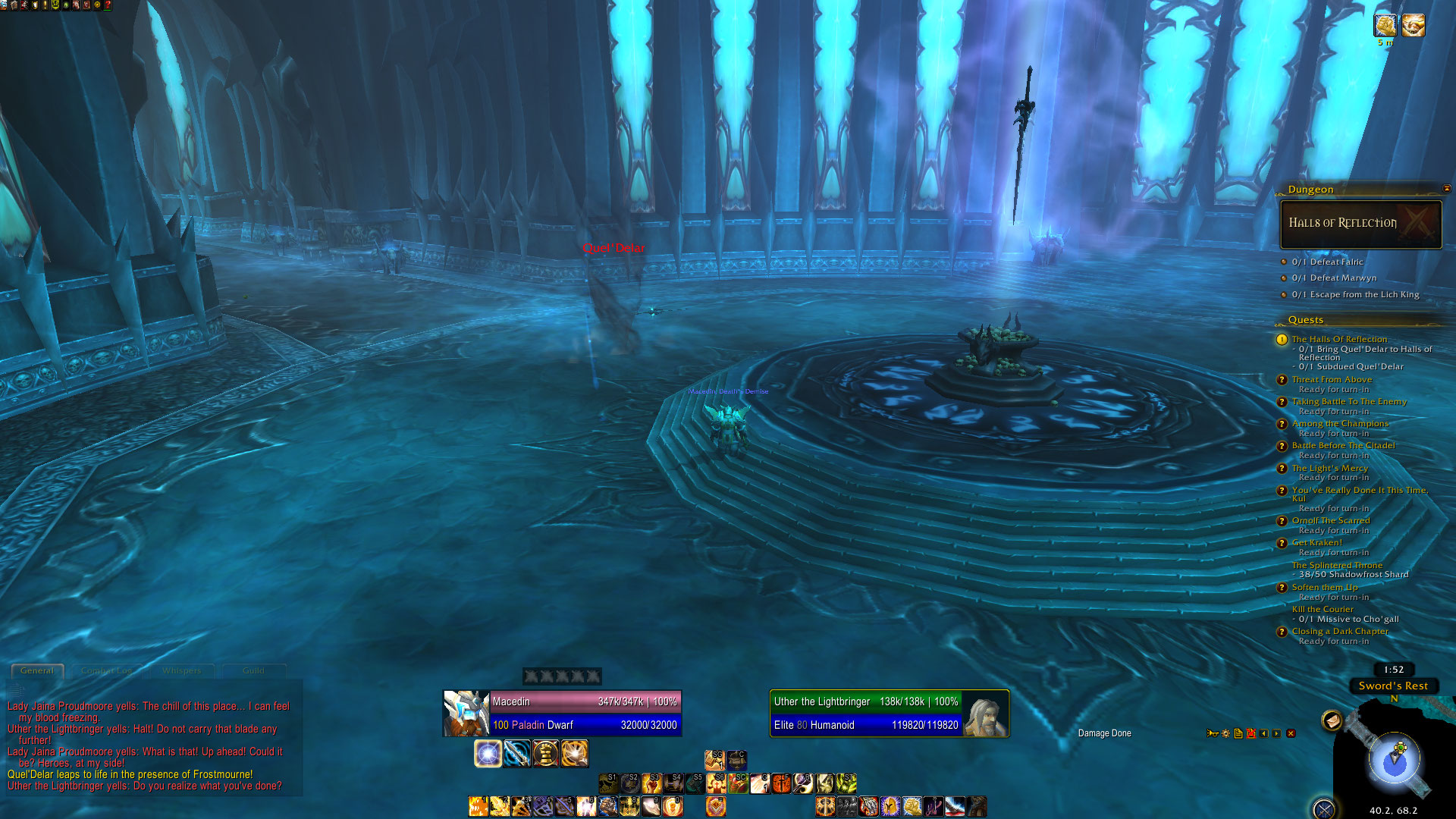Open the Combat Log chat tab
Viewport: 1456px width, 819px height.
pos(106,670)
